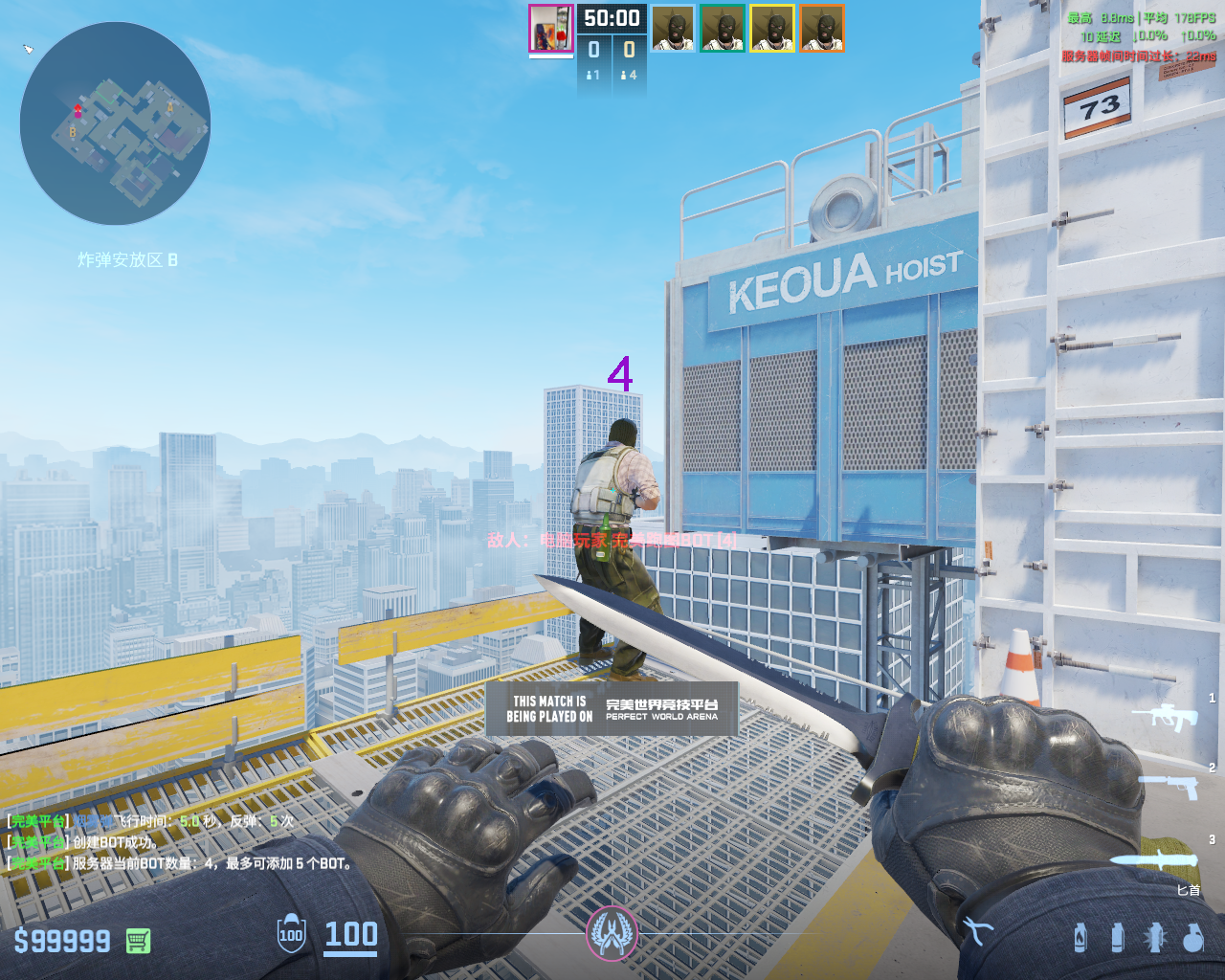Viewport: 1225px width, 980px height.
Task: Click the pink-bordered player avatar
Action: 551,29
